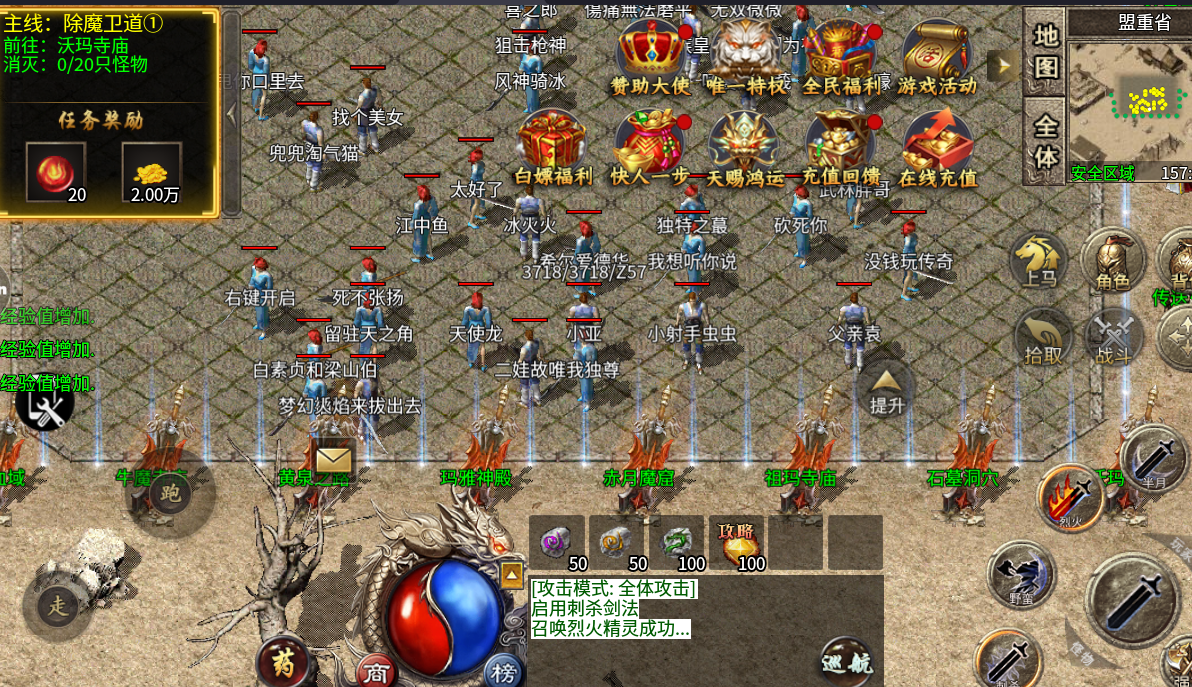Activate the 烈火 flaming sword skill
1192x687 pixels.
tap(1069, 497)
